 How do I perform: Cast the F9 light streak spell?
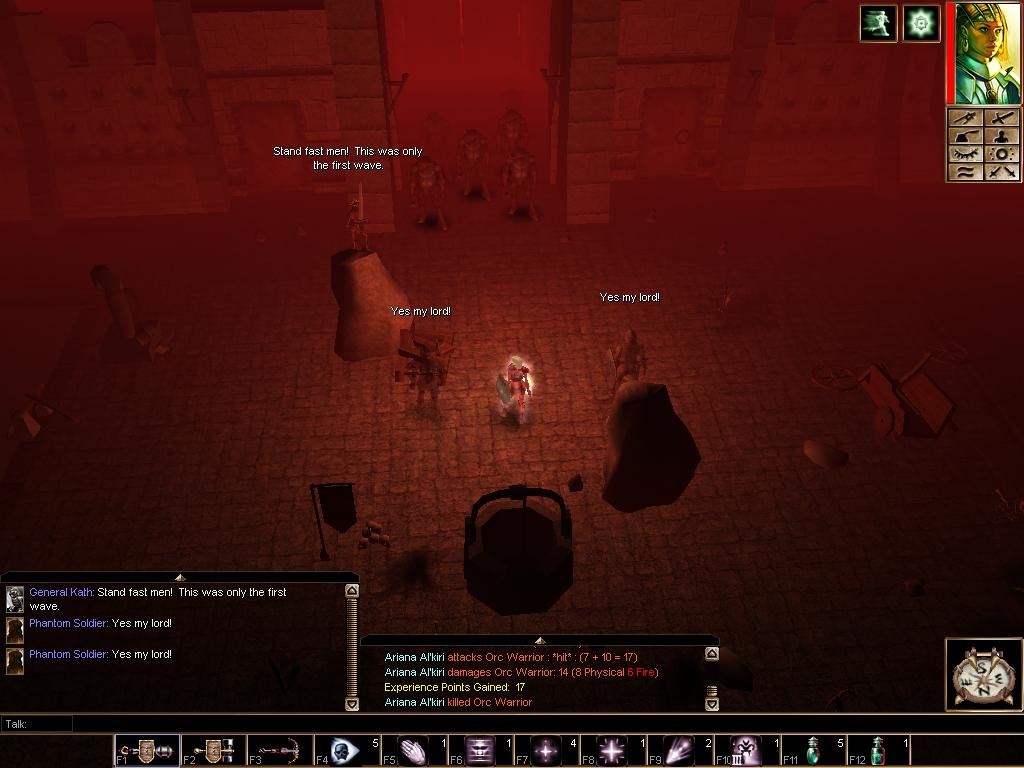pyautogui.click(x=679, y=750)
